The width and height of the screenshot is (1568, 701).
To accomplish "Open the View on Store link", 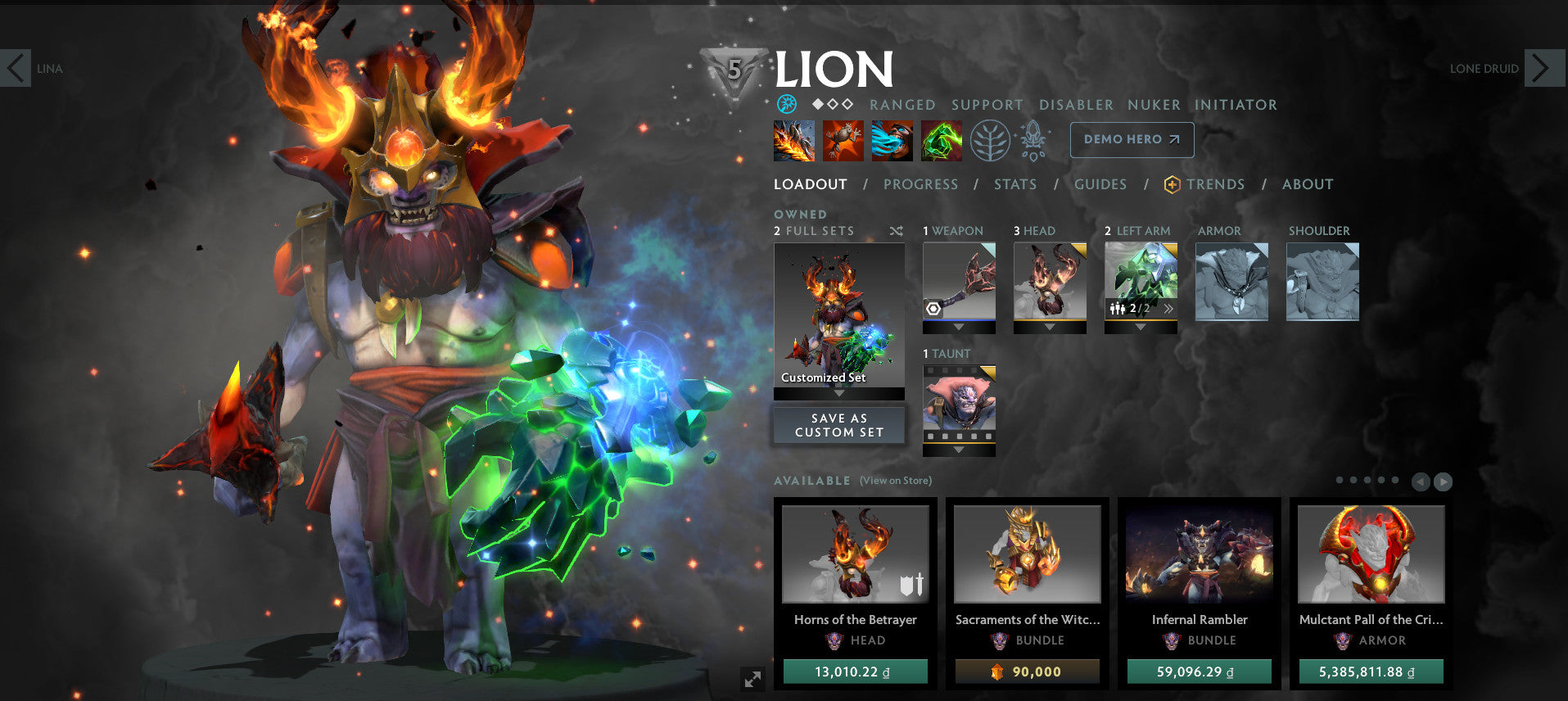I will (x=895, y=481).
